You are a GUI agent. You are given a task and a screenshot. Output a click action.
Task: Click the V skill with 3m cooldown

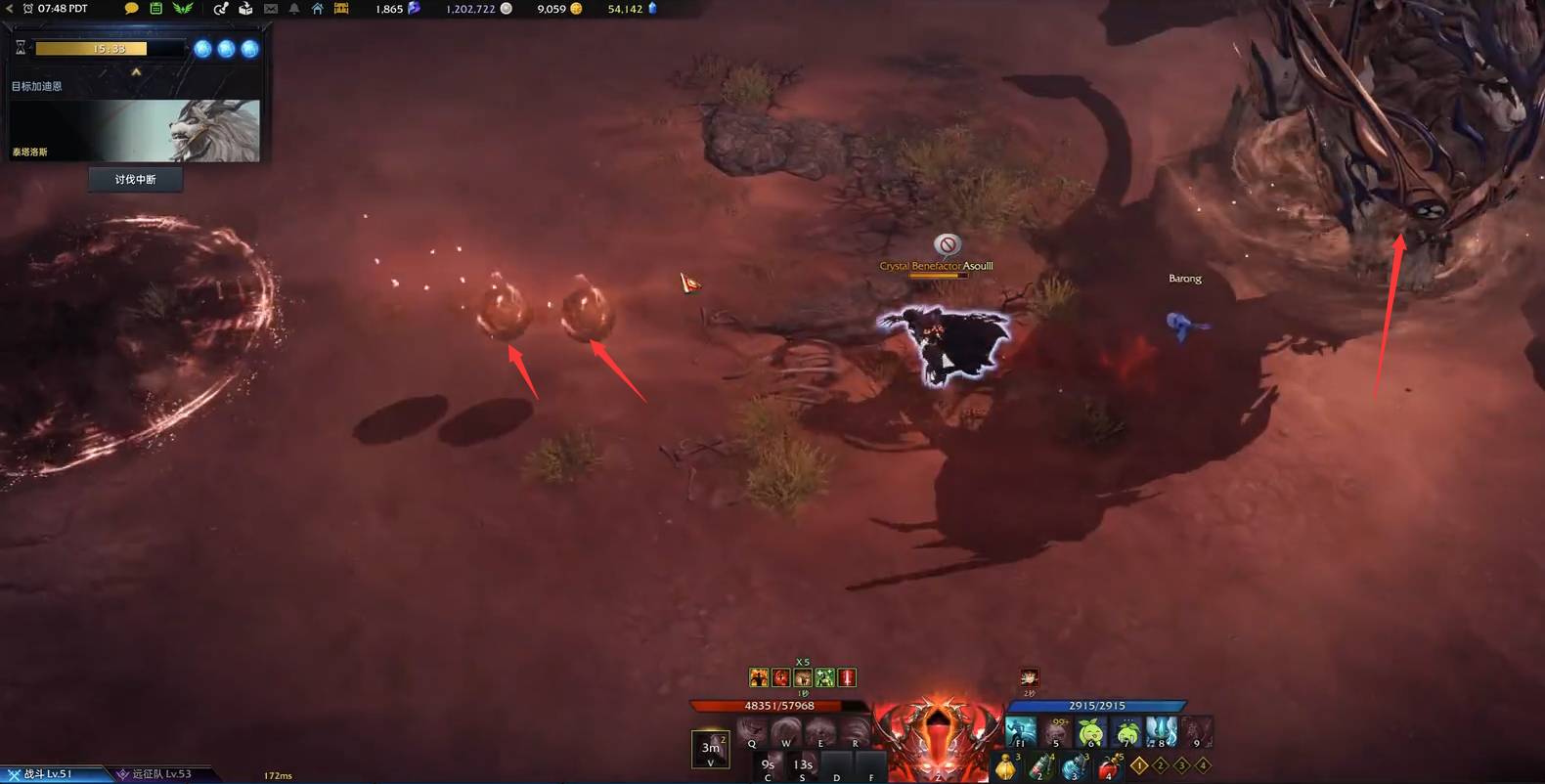[710, 749]
